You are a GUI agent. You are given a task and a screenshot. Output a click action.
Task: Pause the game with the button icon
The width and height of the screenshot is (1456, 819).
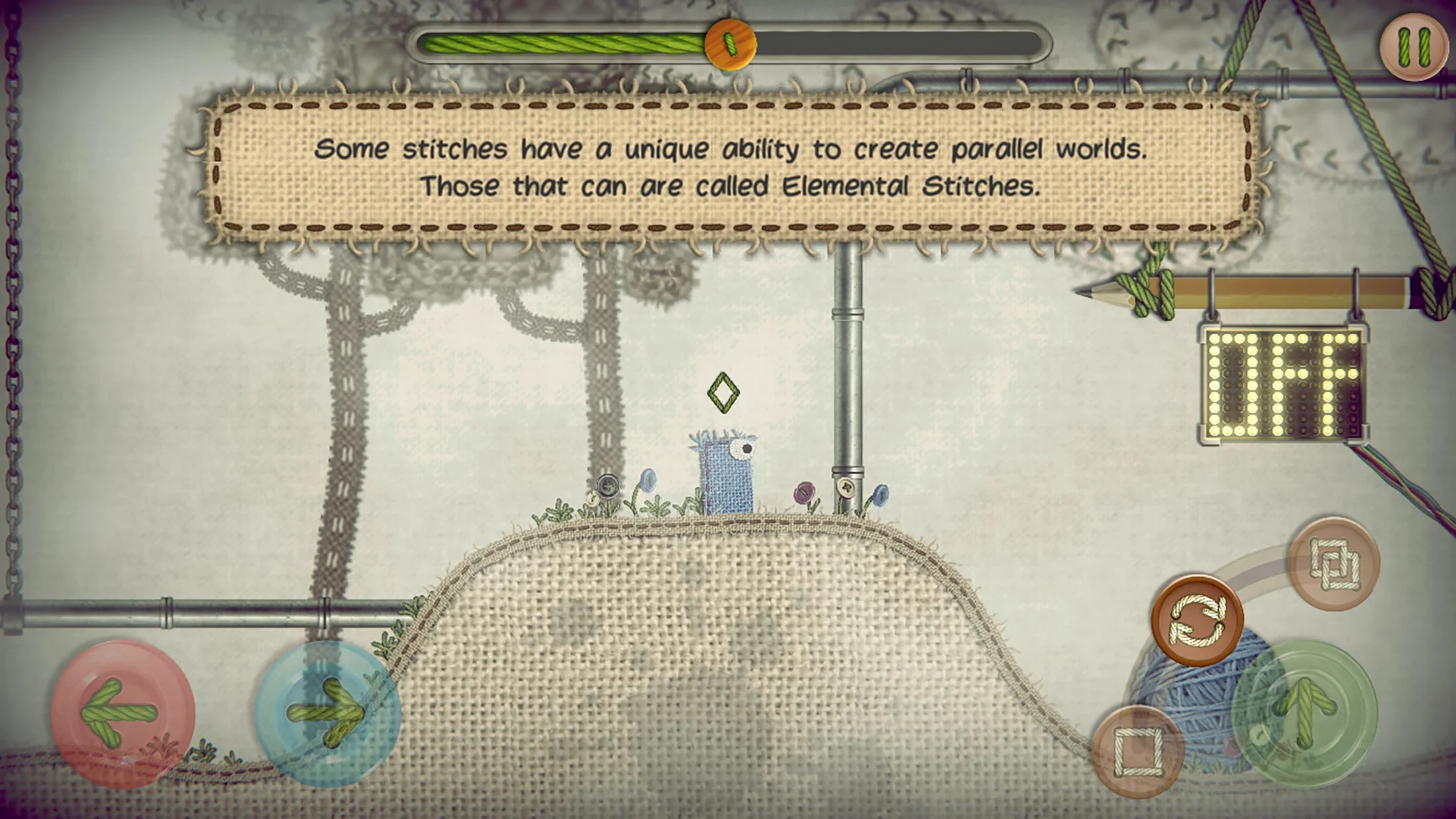pos(1413,47)
